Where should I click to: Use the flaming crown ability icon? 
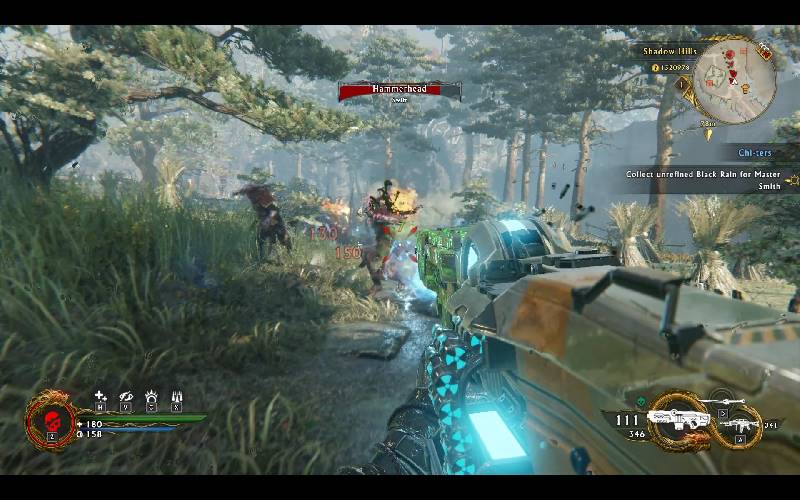pyautogui.click(x=151, y=396)
